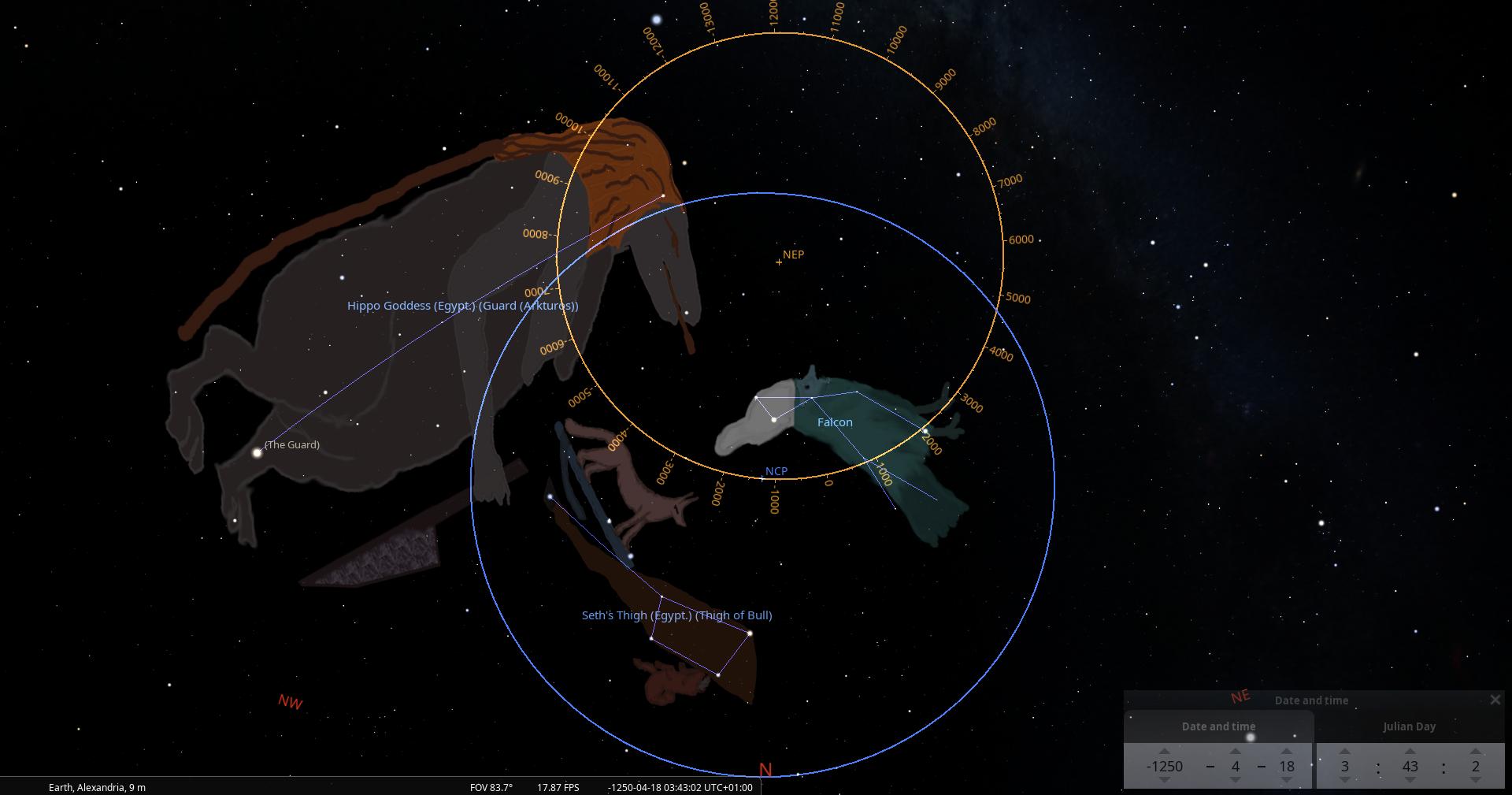
Task: Increase the year with its up arrow
Action: 1164,751
